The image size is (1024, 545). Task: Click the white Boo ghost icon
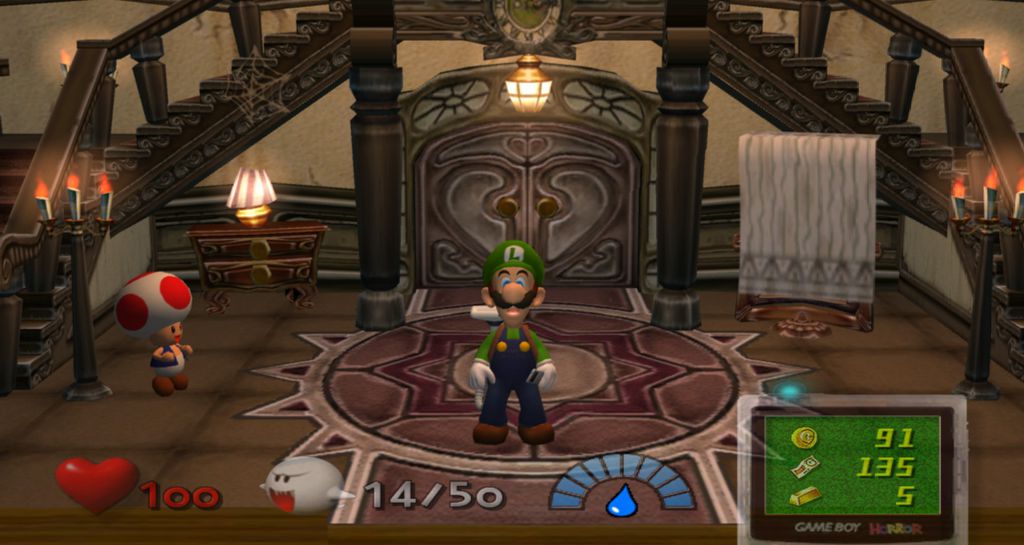coord(302,485)
